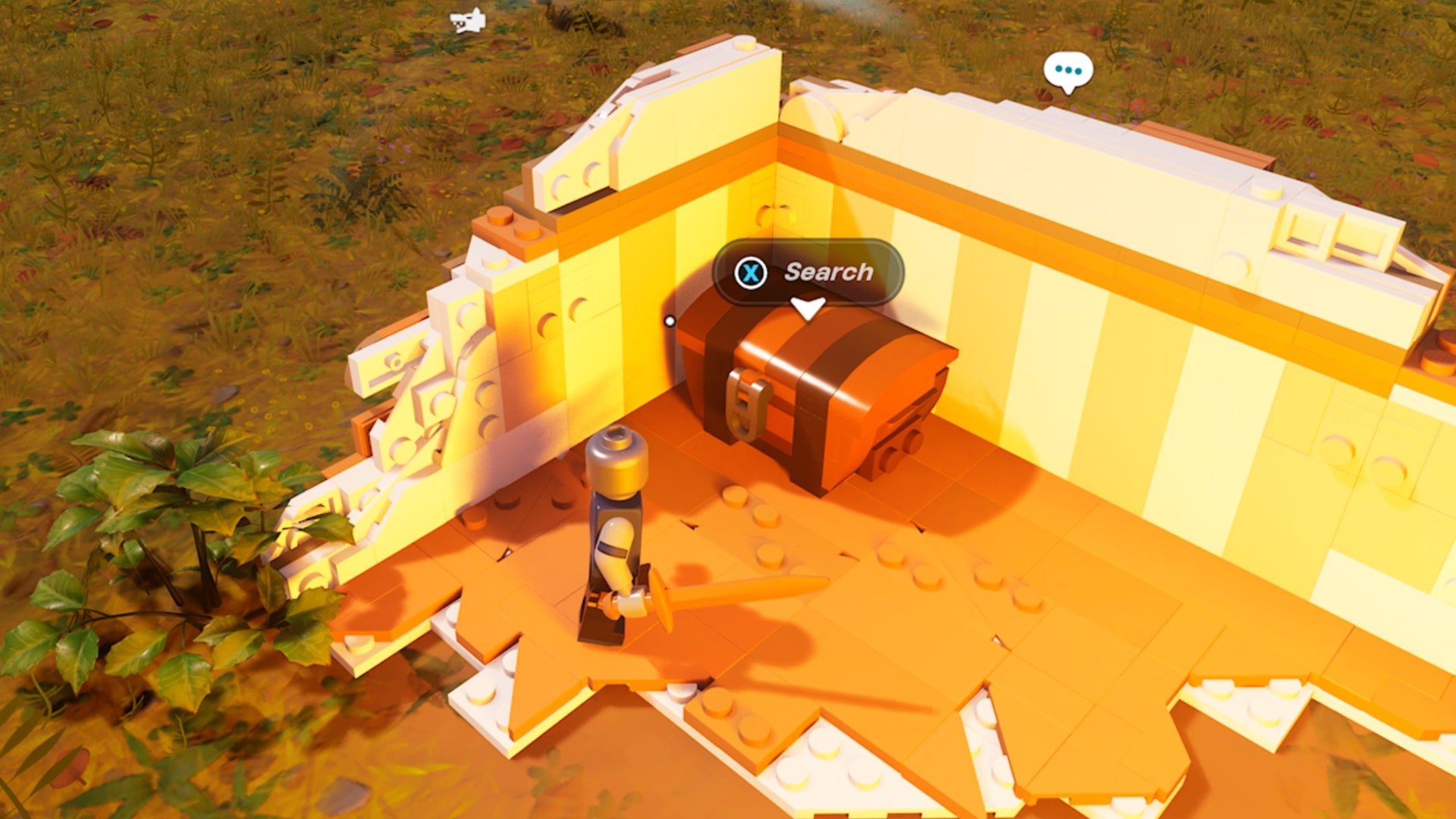Click the teal ellipsis inside the speech bubble
Image resolution: width=1456 pixels, height=819 pixels.
[1069, 70]
